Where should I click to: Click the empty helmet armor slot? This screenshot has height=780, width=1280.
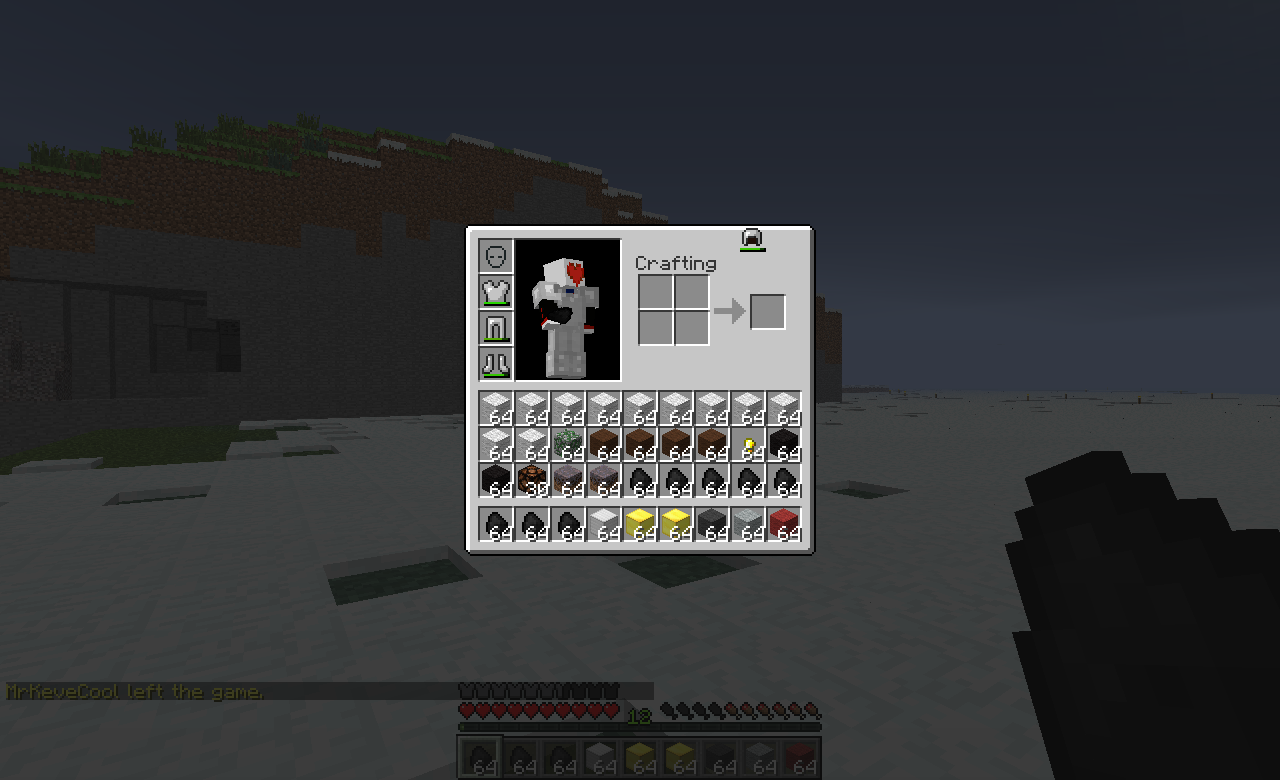coord(495,258)
